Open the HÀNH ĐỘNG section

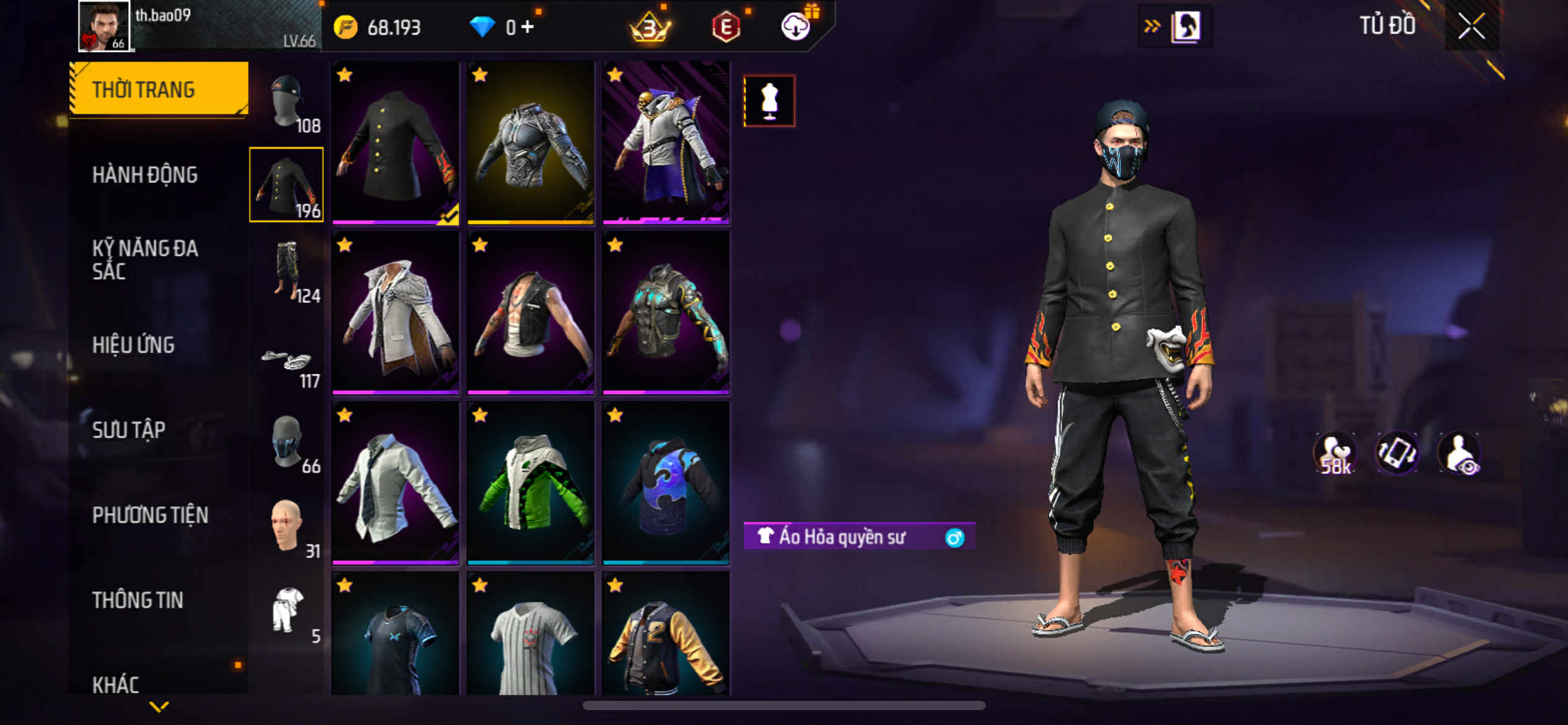coord(145,175)
